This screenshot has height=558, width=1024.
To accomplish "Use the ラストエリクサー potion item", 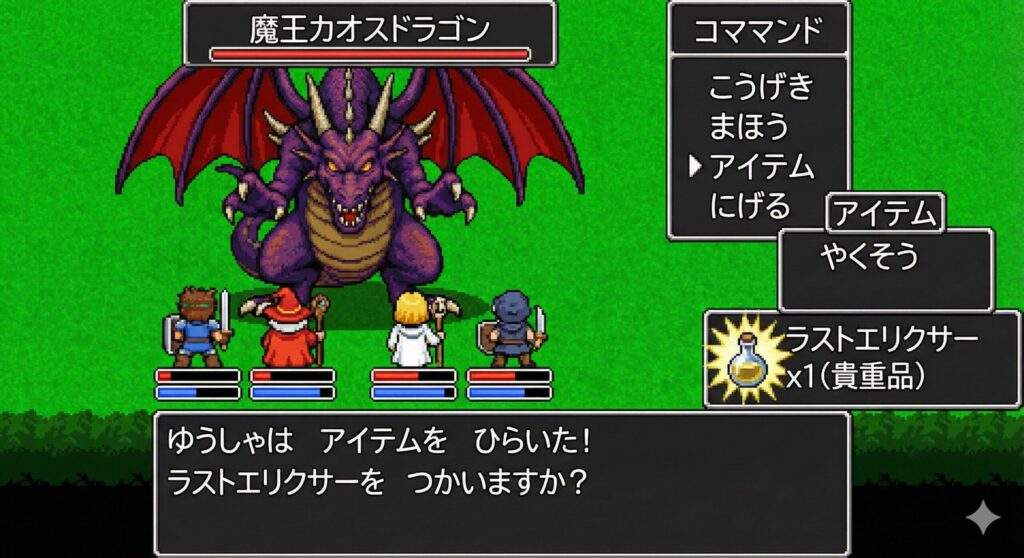I will [x=862, y=357].
